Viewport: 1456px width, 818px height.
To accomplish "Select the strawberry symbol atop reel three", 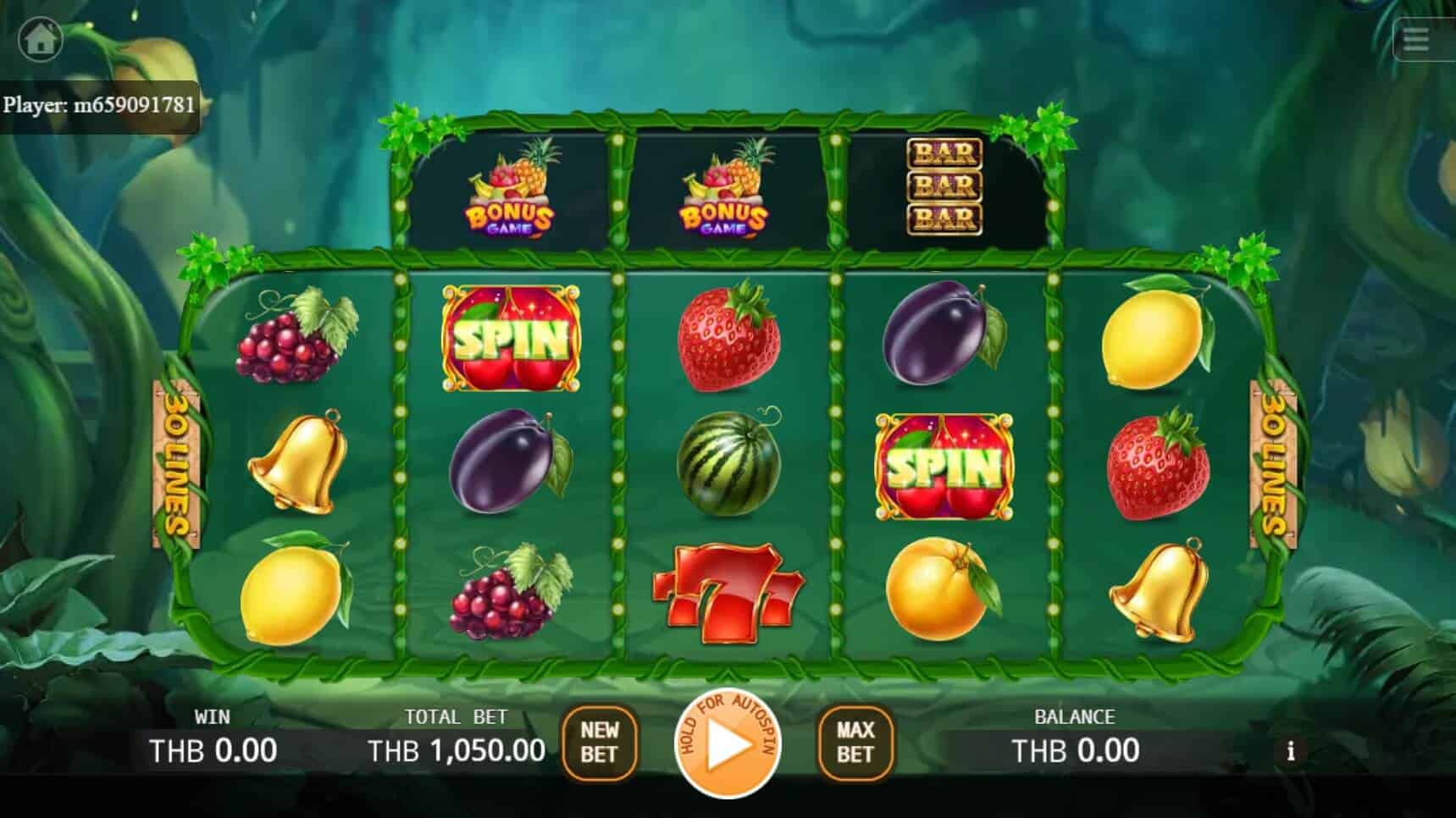I will (x=730, y=339).
